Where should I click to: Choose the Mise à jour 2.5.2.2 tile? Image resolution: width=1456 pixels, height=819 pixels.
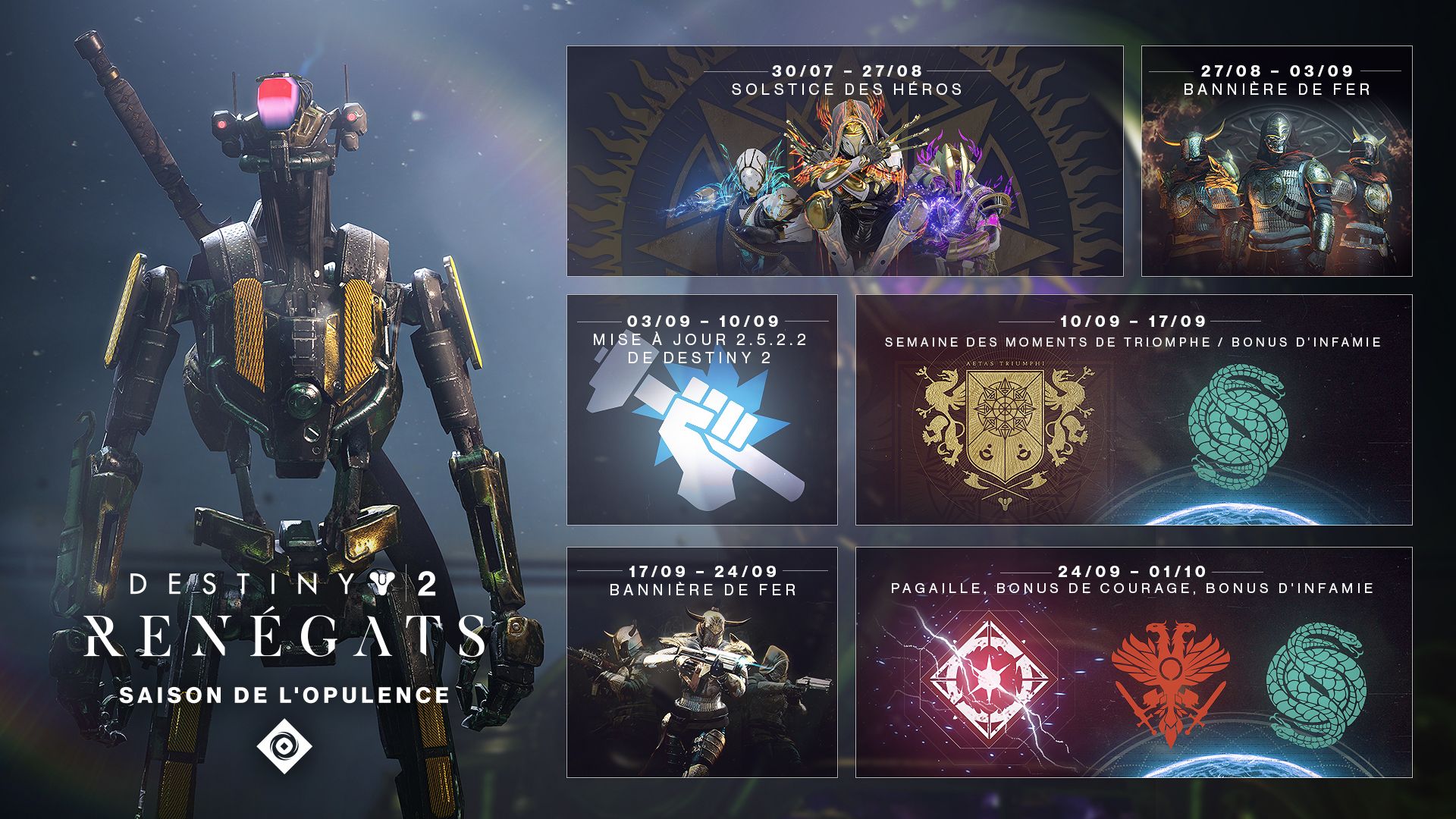click(x=701, y=409)
